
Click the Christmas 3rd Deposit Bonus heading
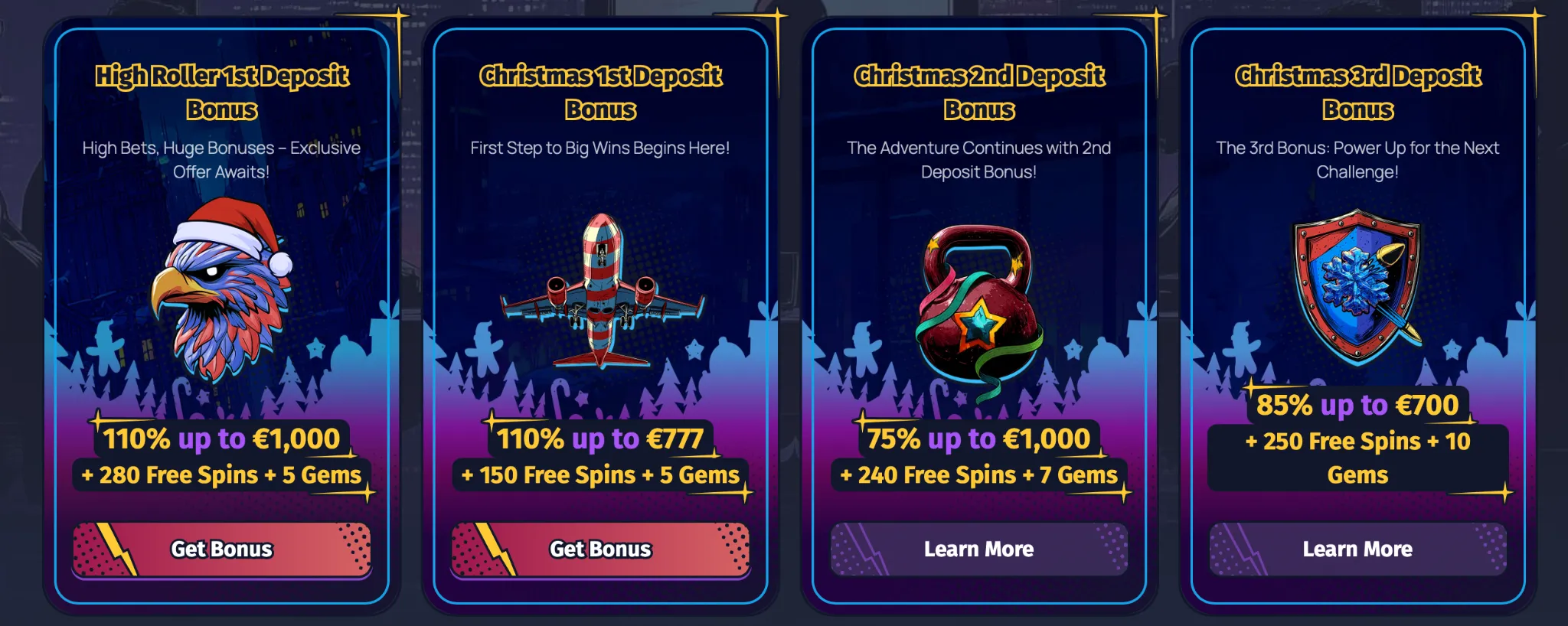click(x=1357, y=93)
